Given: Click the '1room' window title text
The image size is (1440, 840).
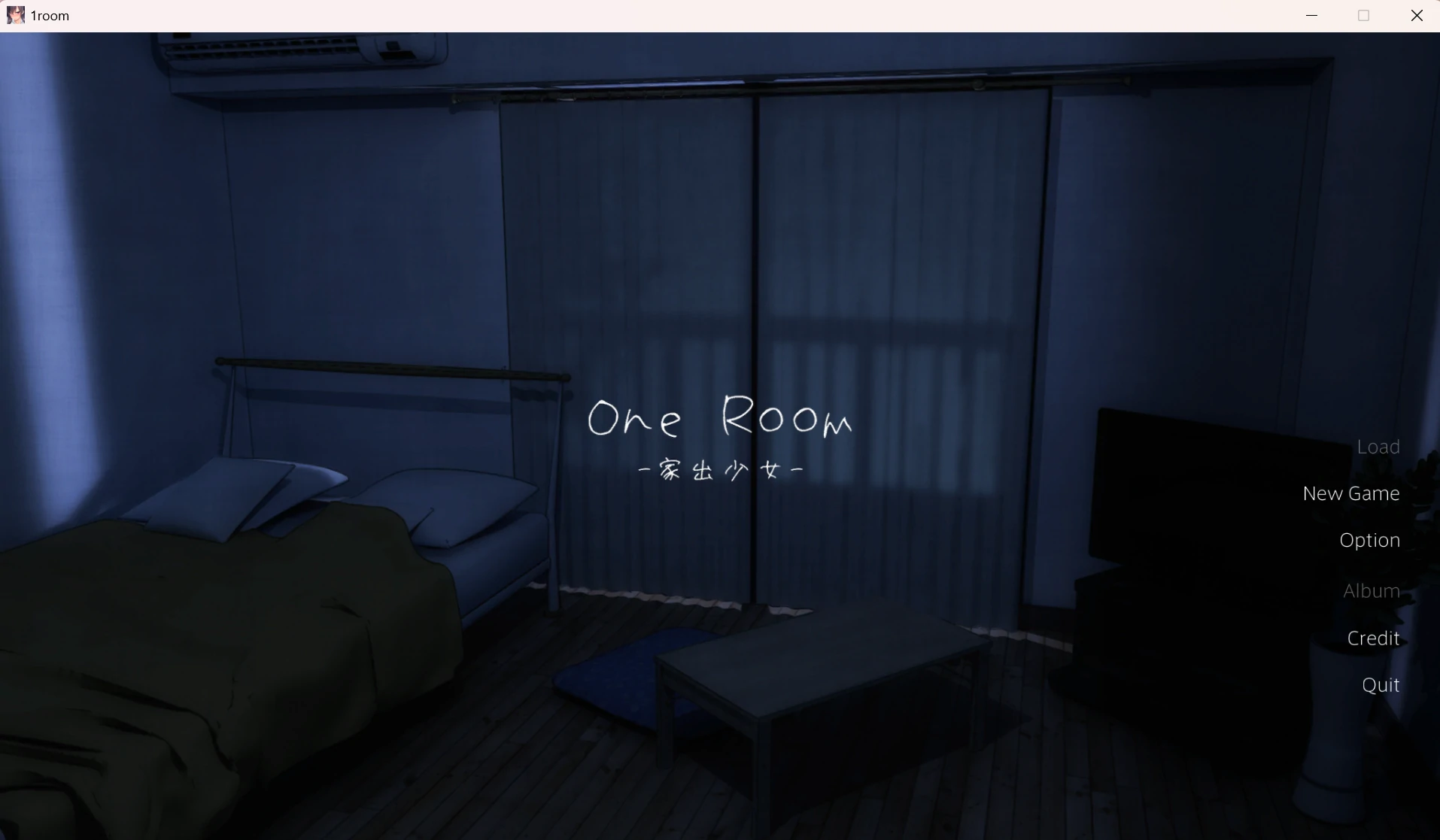Looking at the screenshot, I should tap(50, 15).
